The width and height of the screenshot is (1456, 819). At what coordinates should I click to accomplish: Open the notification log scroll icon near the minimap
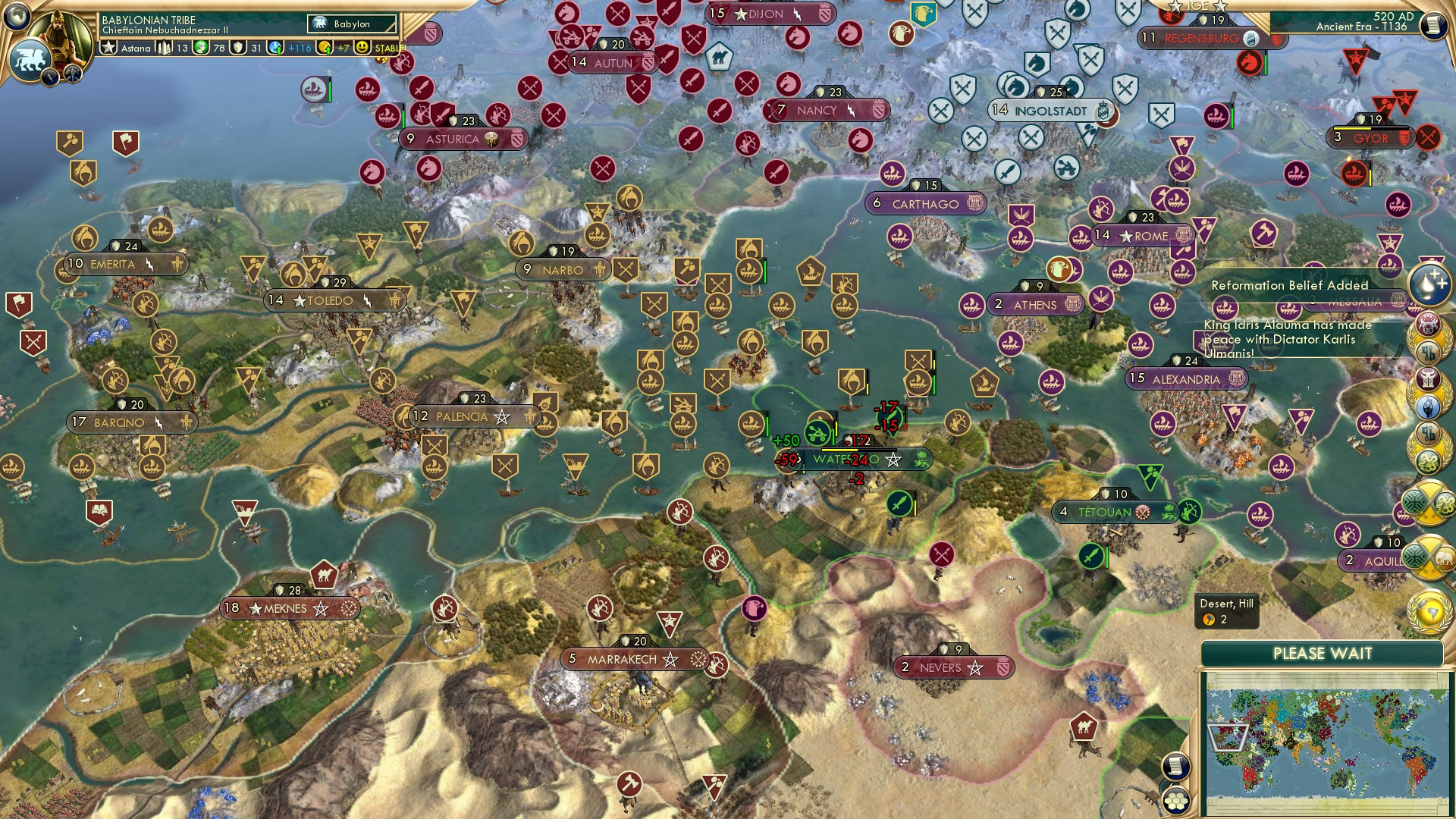pyautogui.click(x=1176, y=766)
